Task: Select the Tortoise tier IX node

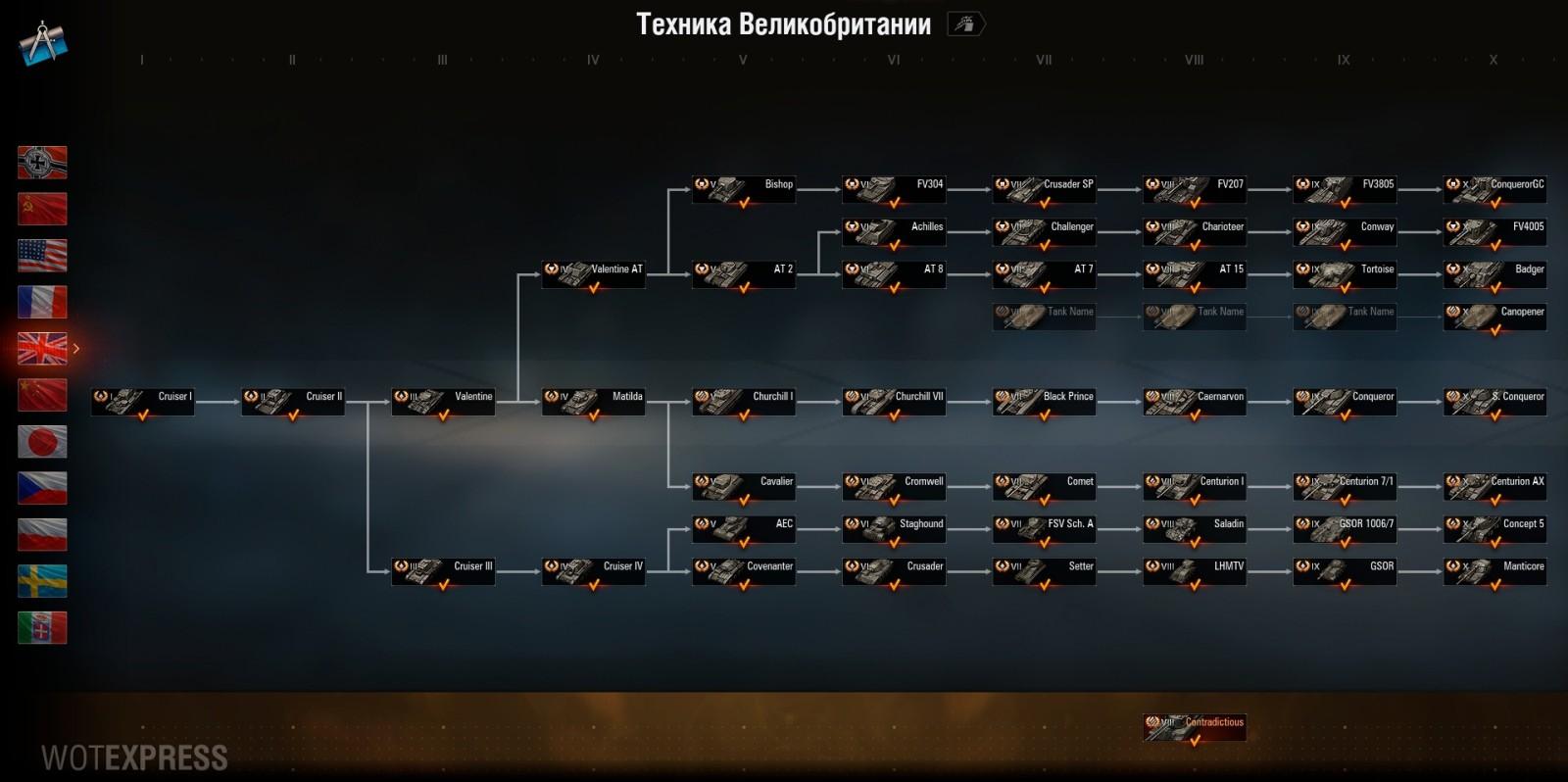Action: point(1345,272)
